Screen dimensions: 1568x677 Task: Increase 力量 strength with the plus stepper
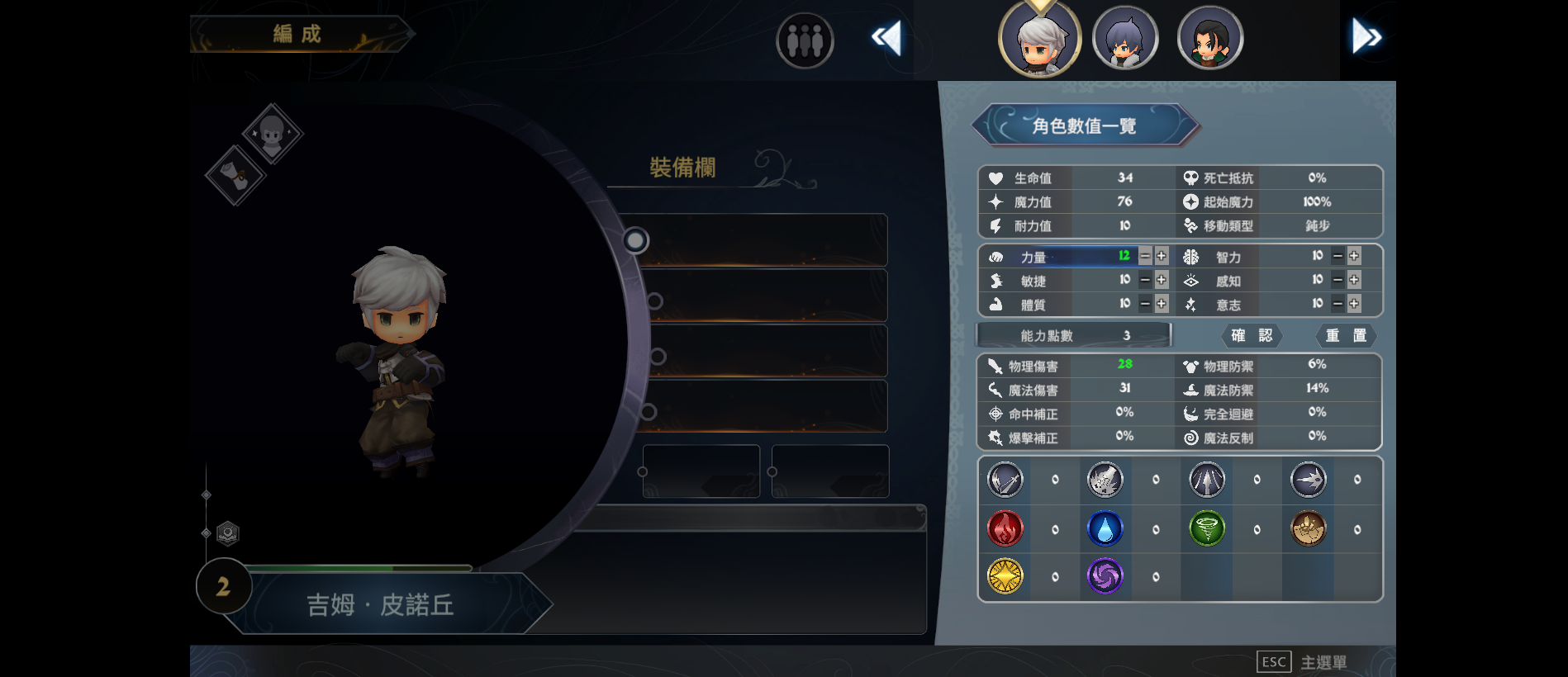[1162, 256]
